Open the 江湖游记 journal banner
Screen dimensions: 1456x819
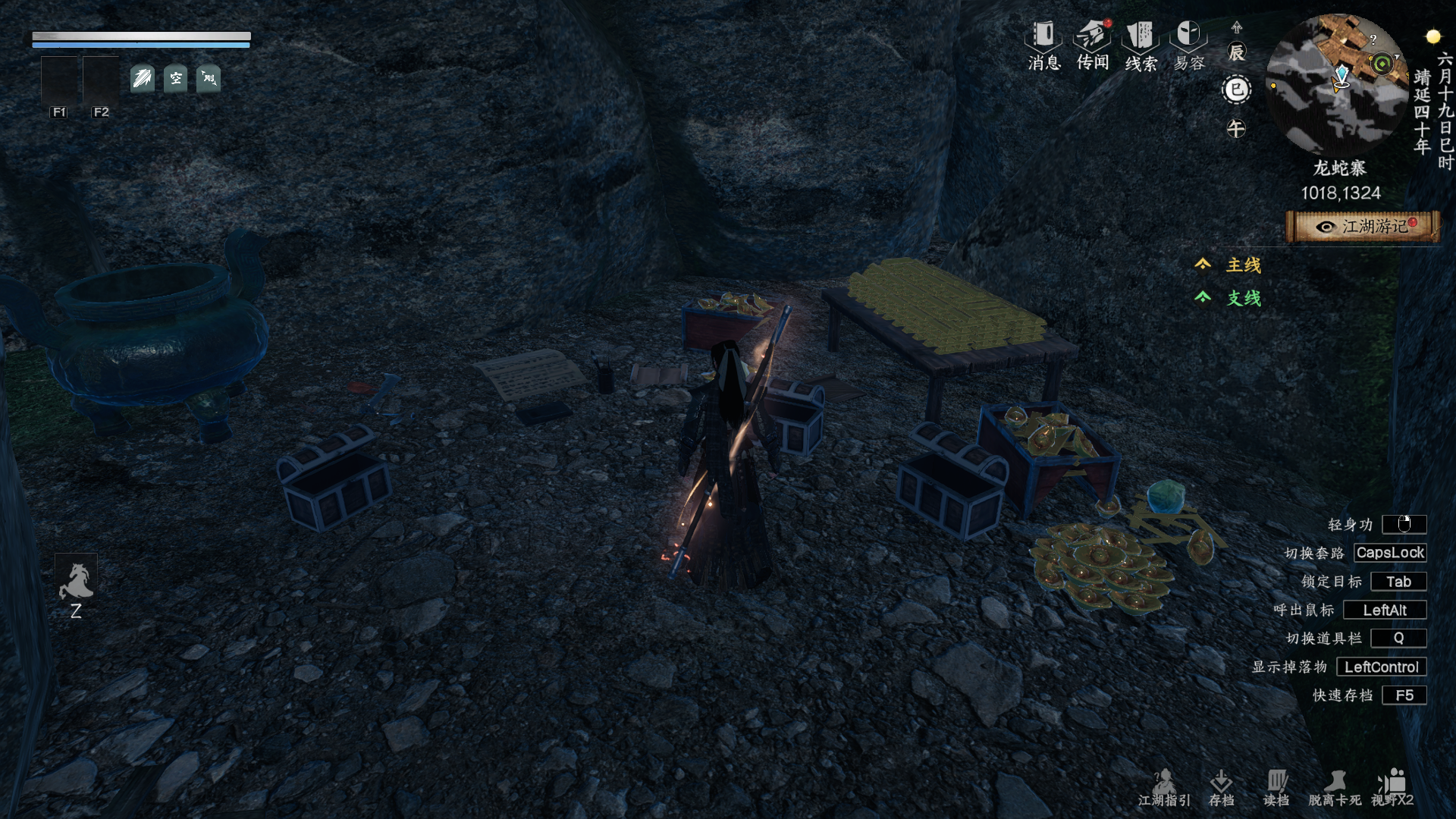1363,227
